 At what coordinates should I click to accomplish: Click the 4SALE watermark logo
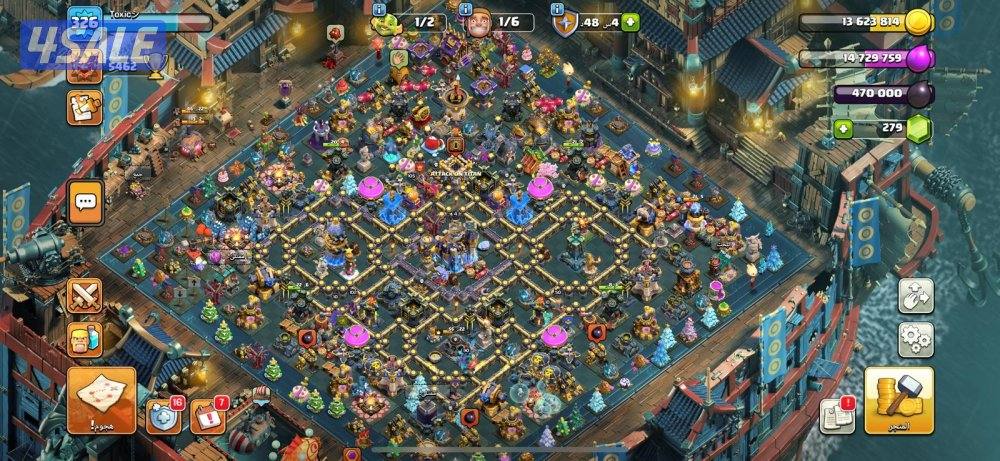[94, 45]
